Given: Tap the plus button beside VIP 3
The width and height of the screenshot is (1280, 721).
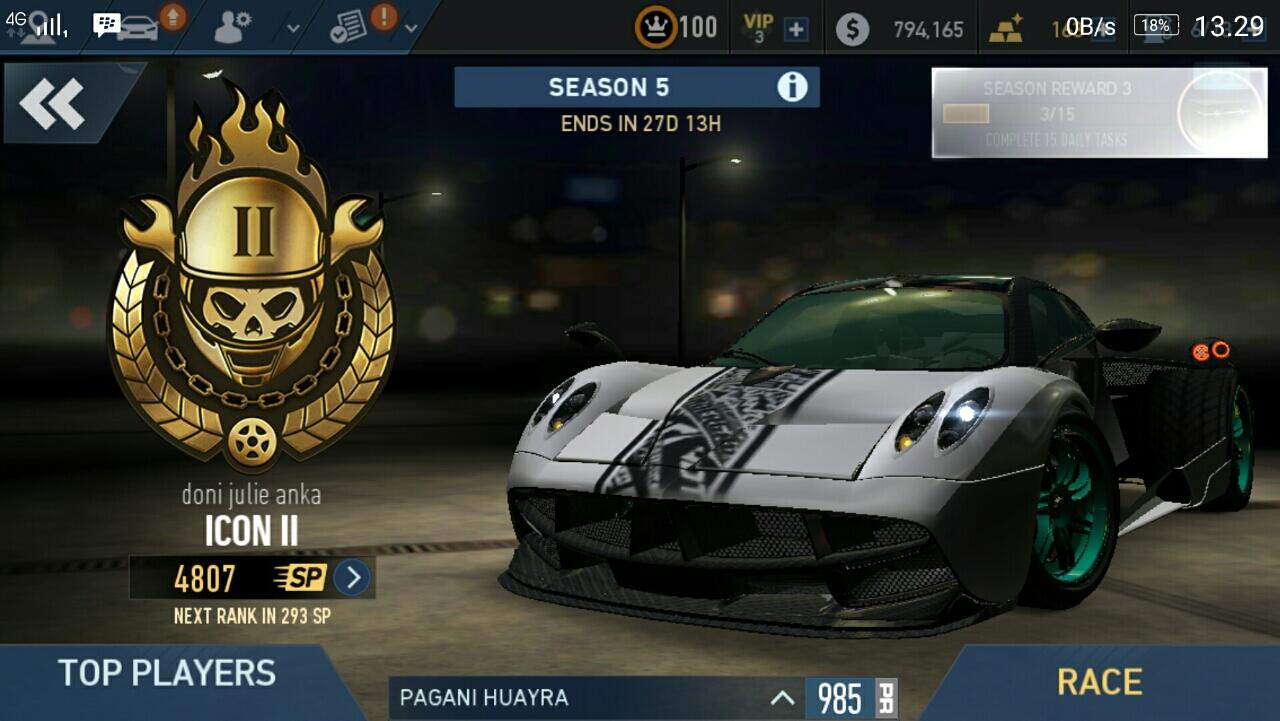Looking at the screenshot, I should pyautogui.click(x=796, y=30).
